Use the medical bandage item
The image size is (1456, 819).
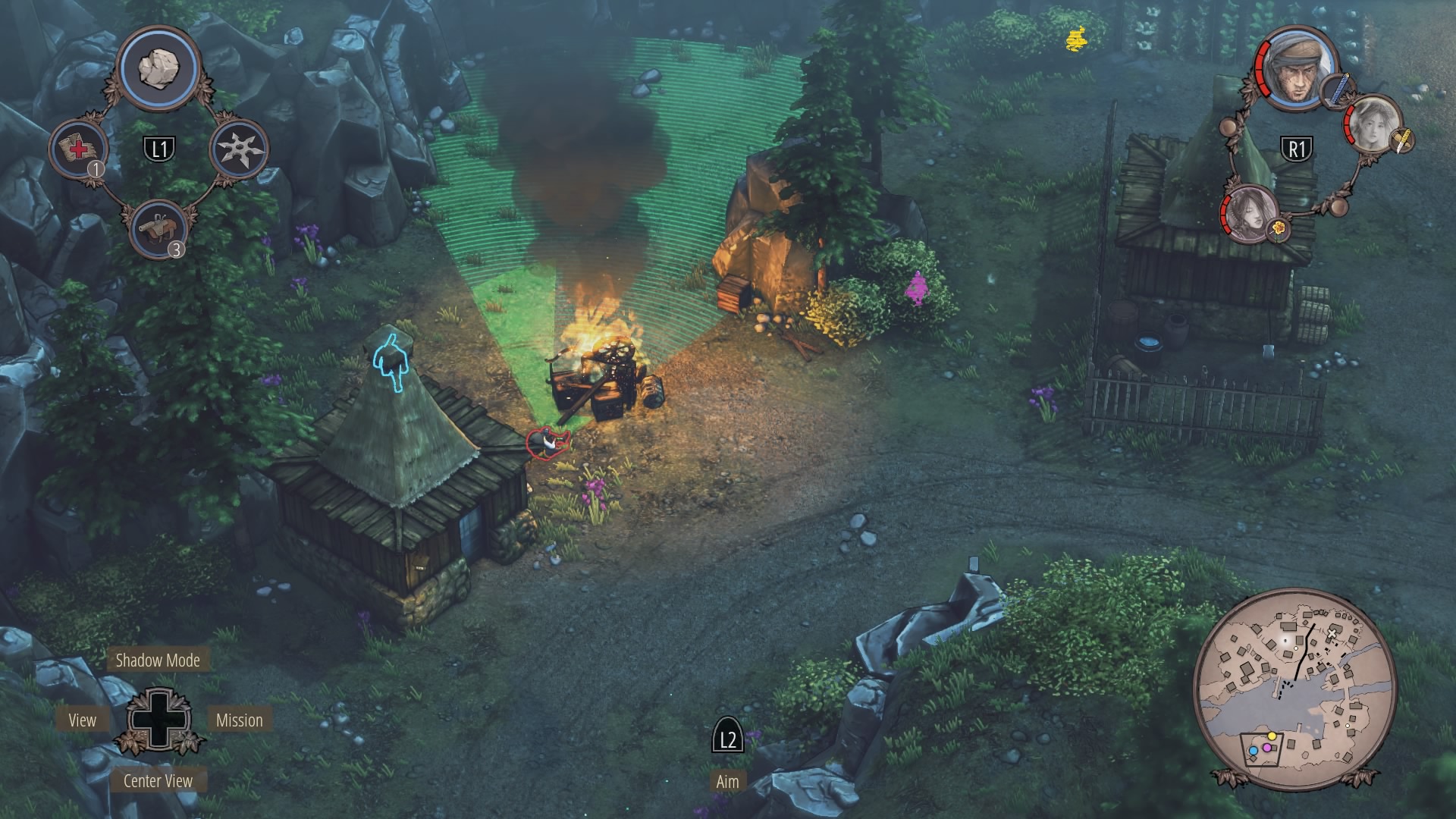click(79, 148)
